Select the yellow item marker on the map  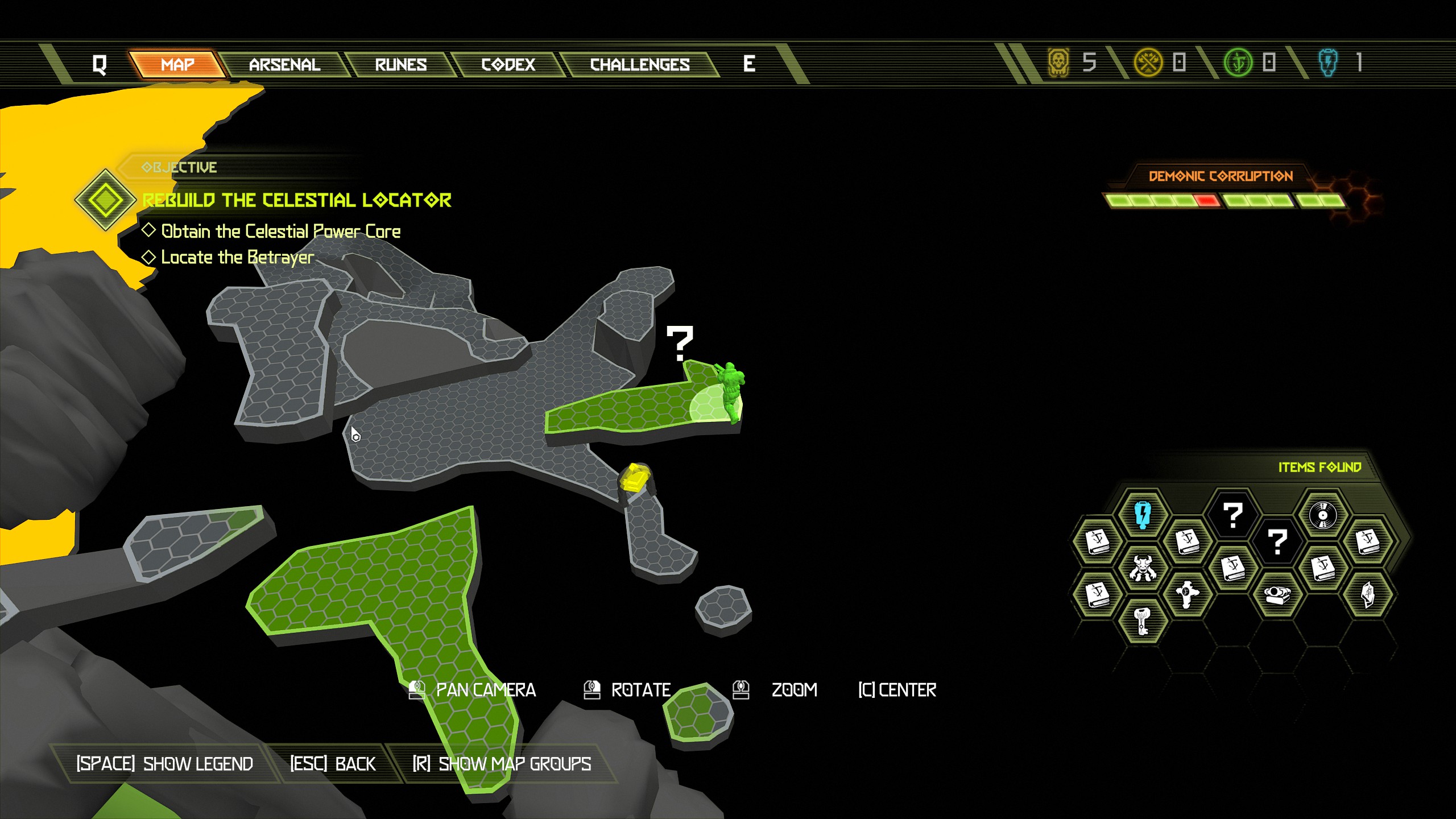coord(634,477)
